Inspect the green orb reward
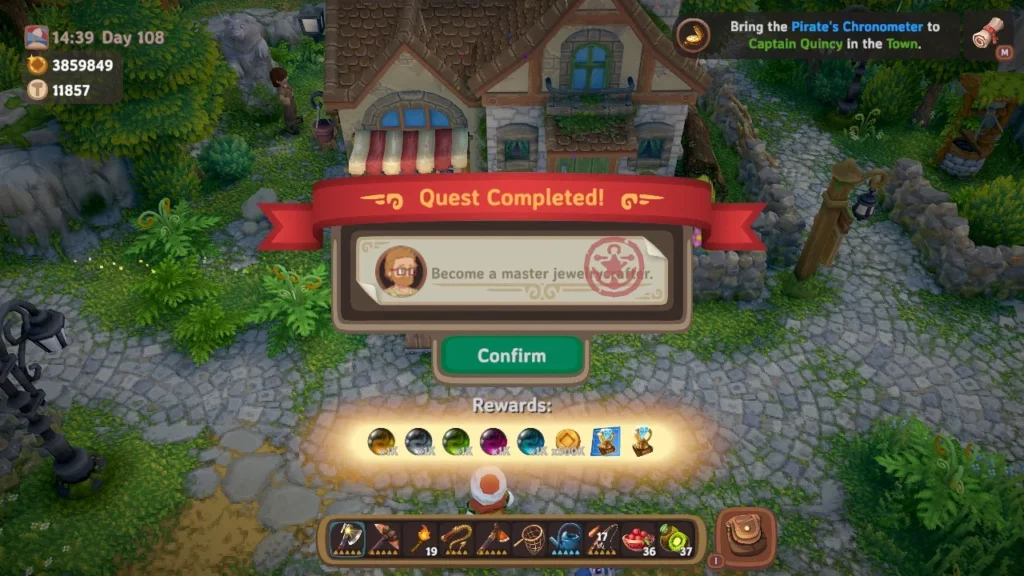Screen dimensions: 1024x576 [x=456, y=441]
